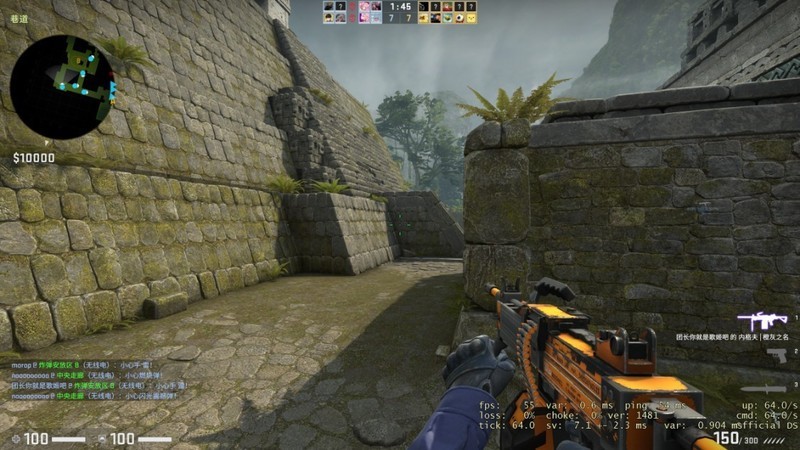Select the pink-haired anime player avatar

tap(364, 6)
